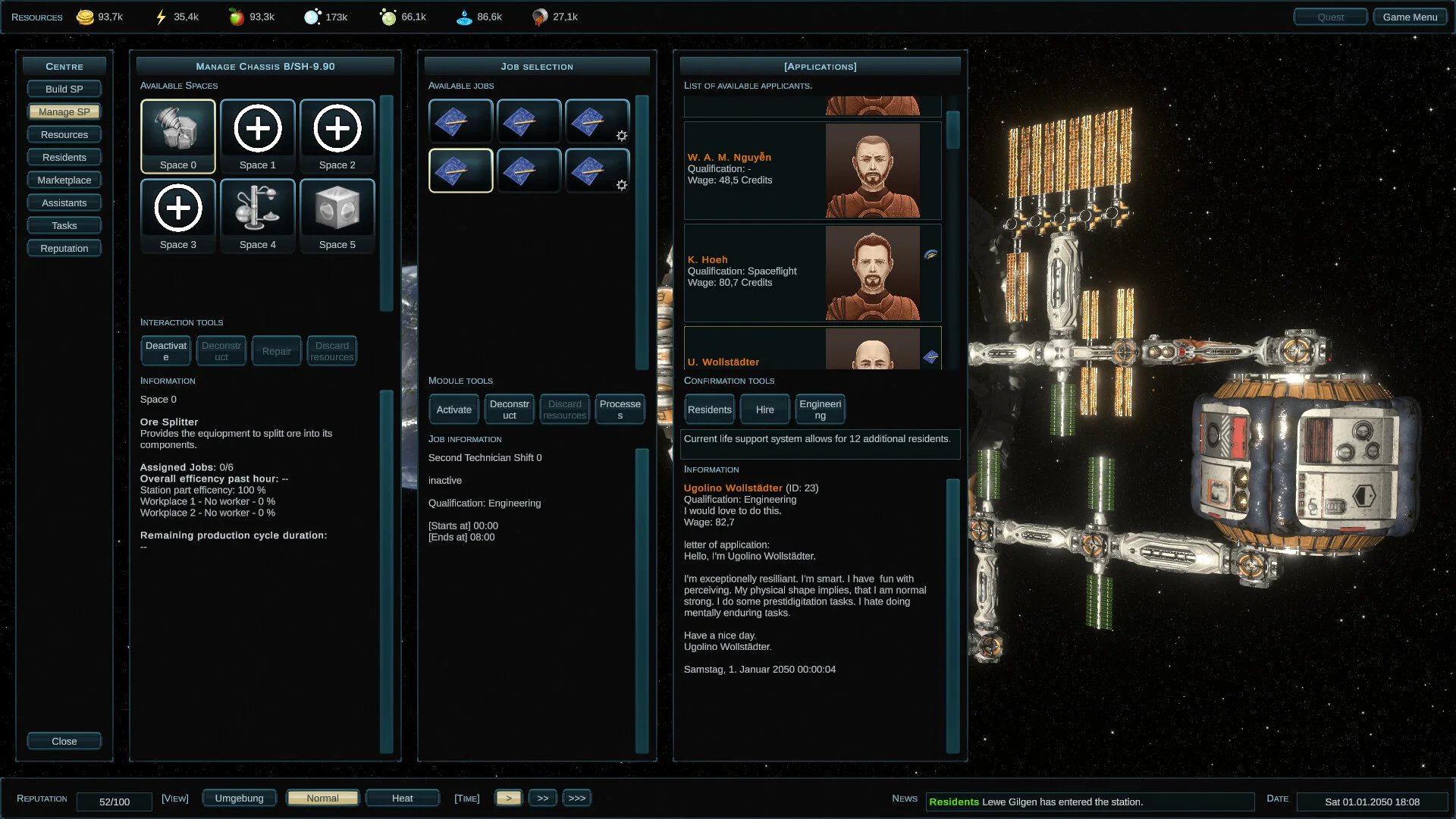Set time to fastest speed
1456x819 pixels.
click(x=576, y=798)
